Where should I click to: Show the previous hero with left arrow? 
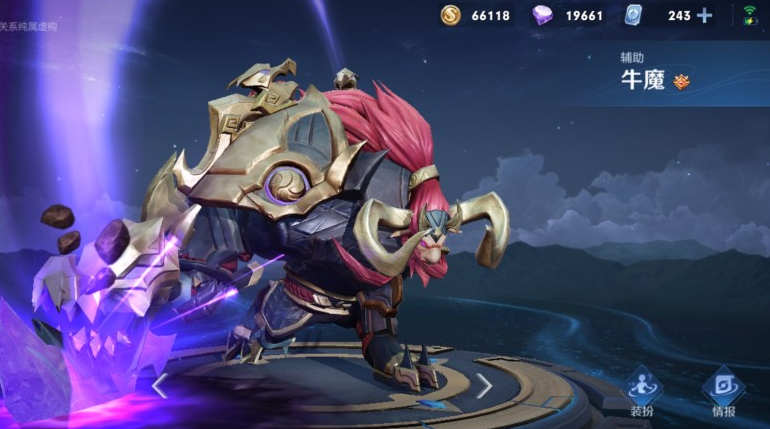pos(160,385)
